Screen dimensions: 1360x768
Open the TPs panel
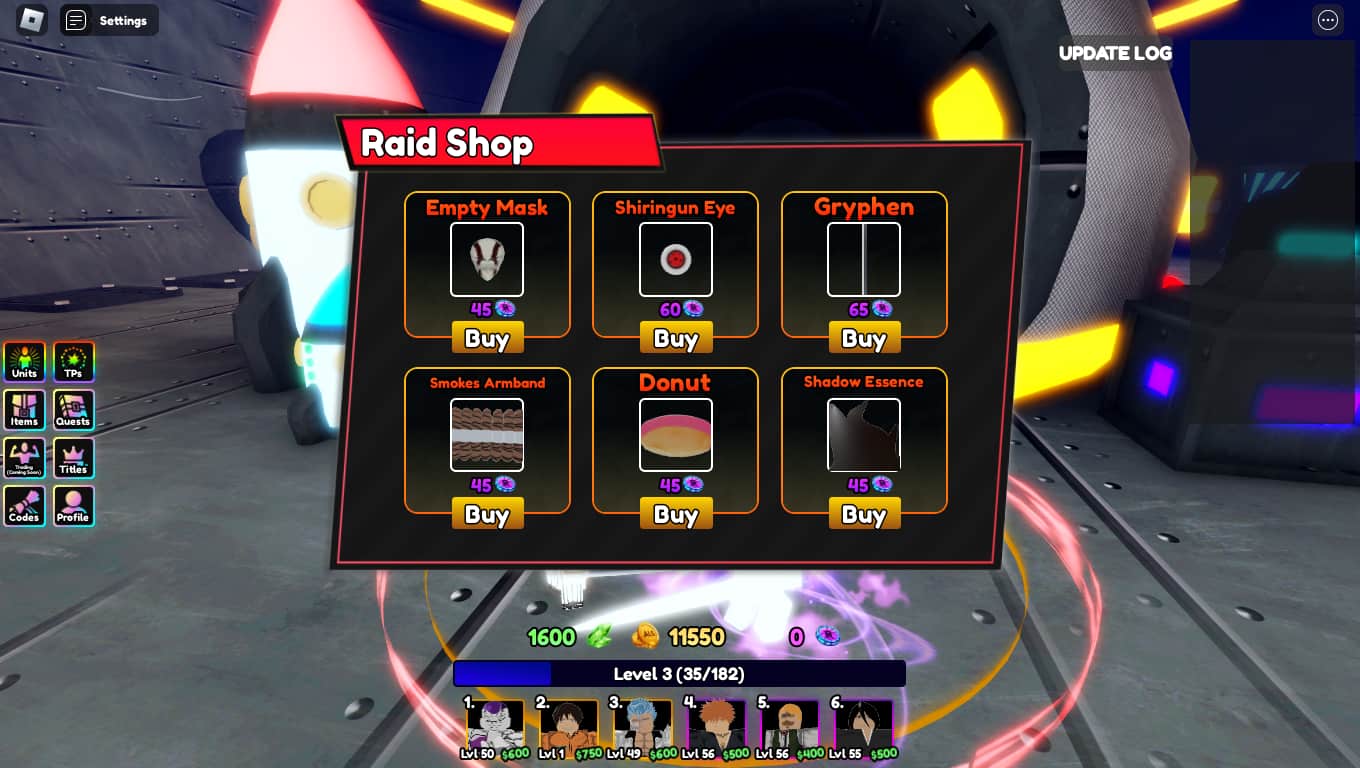73,362
